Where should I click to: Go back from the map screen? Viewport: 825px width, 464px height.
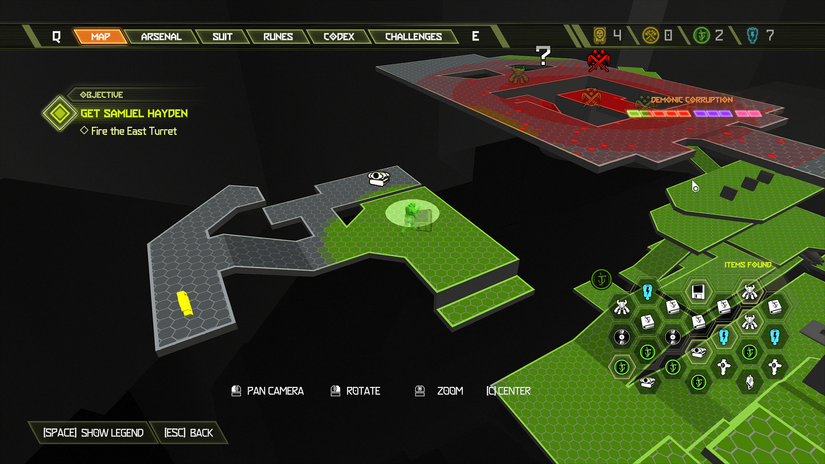pyautogui.click(x=188, y=433)
